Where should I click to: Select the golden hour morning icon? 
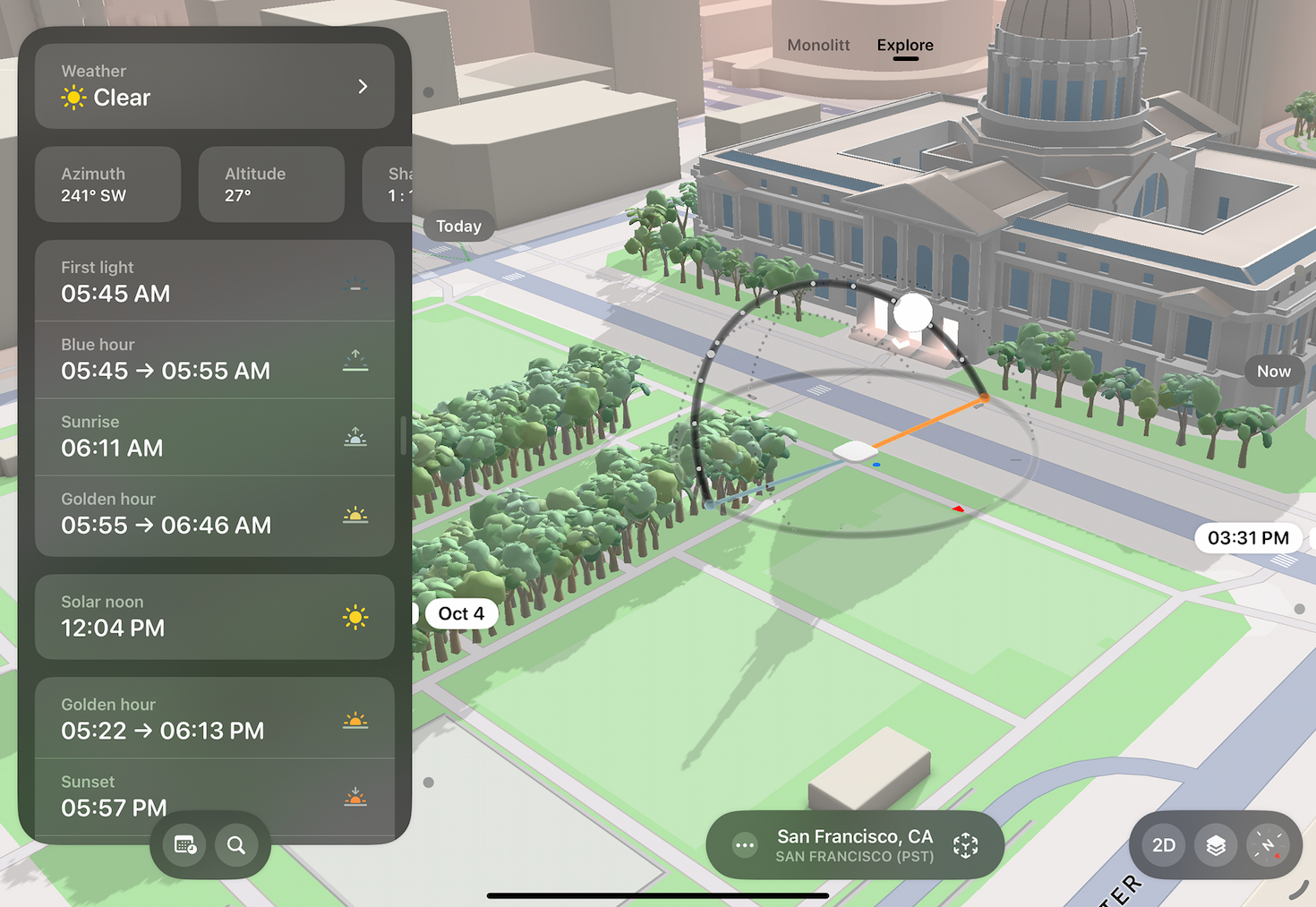coord(355,515)
